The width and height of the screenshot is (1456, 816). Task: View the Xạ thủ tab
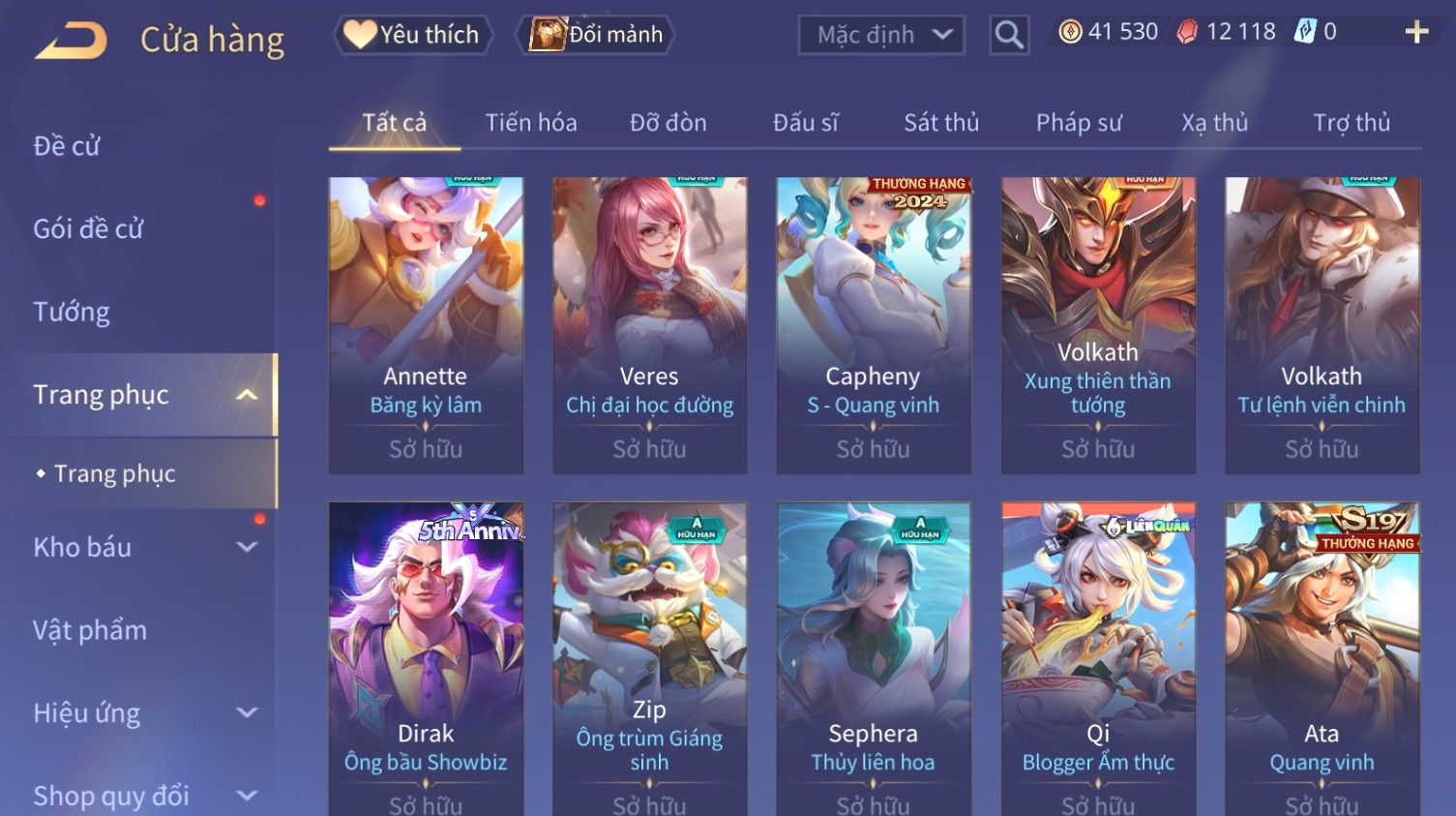(x=1214, y=123)
